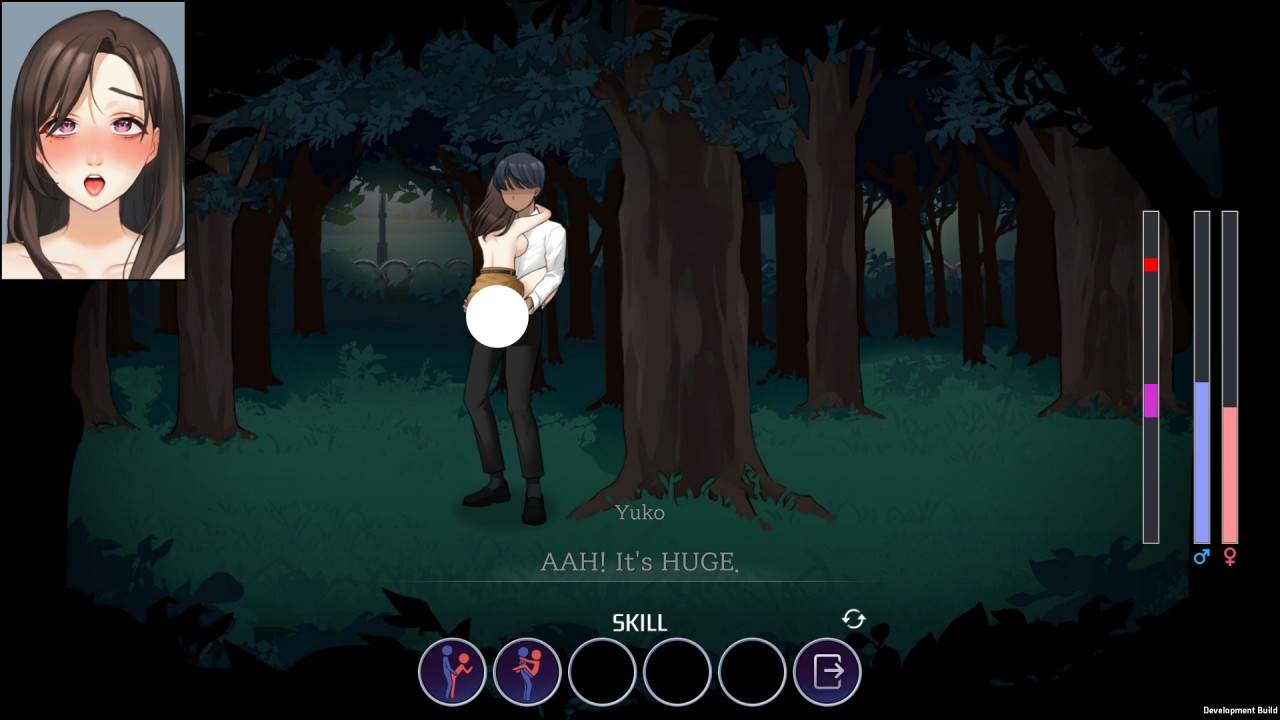Click the circular arrows refresh icon
The height and width of the screenshot is (720, 1280).
coord(853,619)
